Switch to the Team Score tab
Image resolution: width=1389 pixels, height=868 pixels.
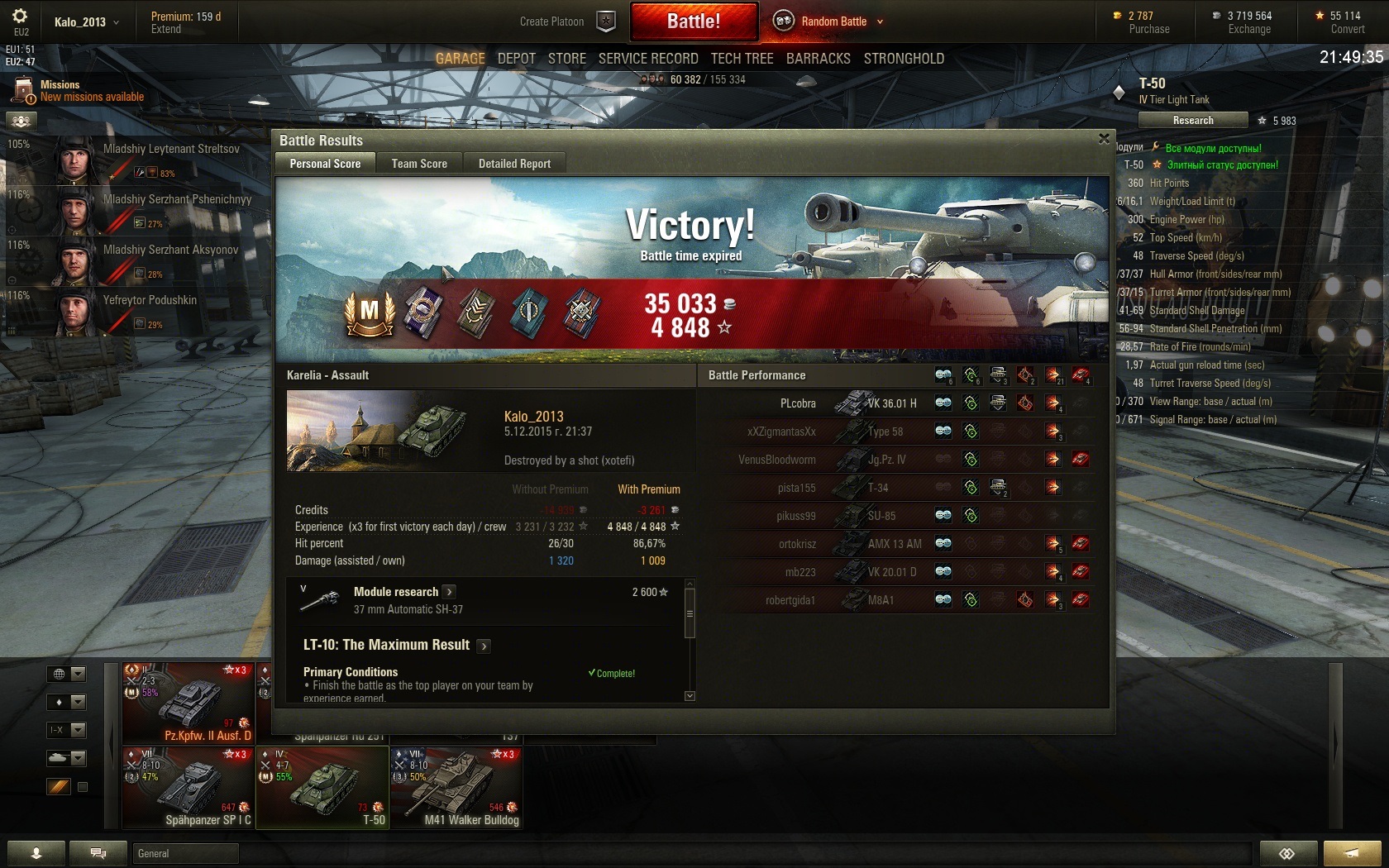click(x=419, y=164)
